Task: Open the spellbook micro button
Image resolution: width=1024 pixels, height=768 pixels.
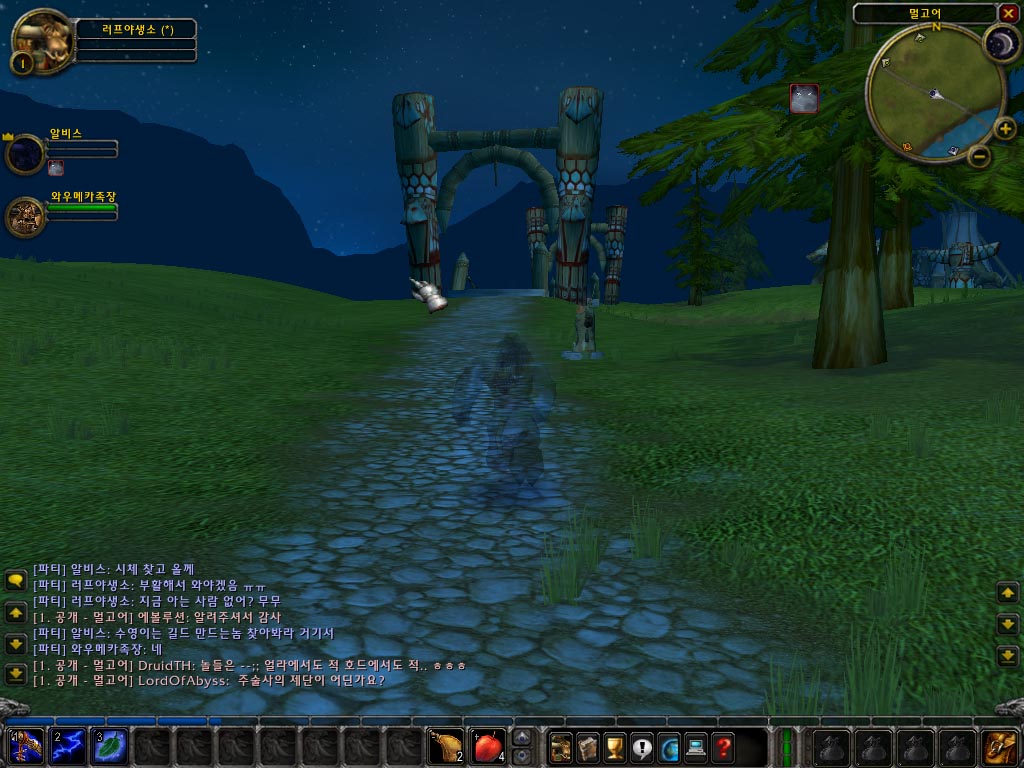Action: click(x=588, y=748)
